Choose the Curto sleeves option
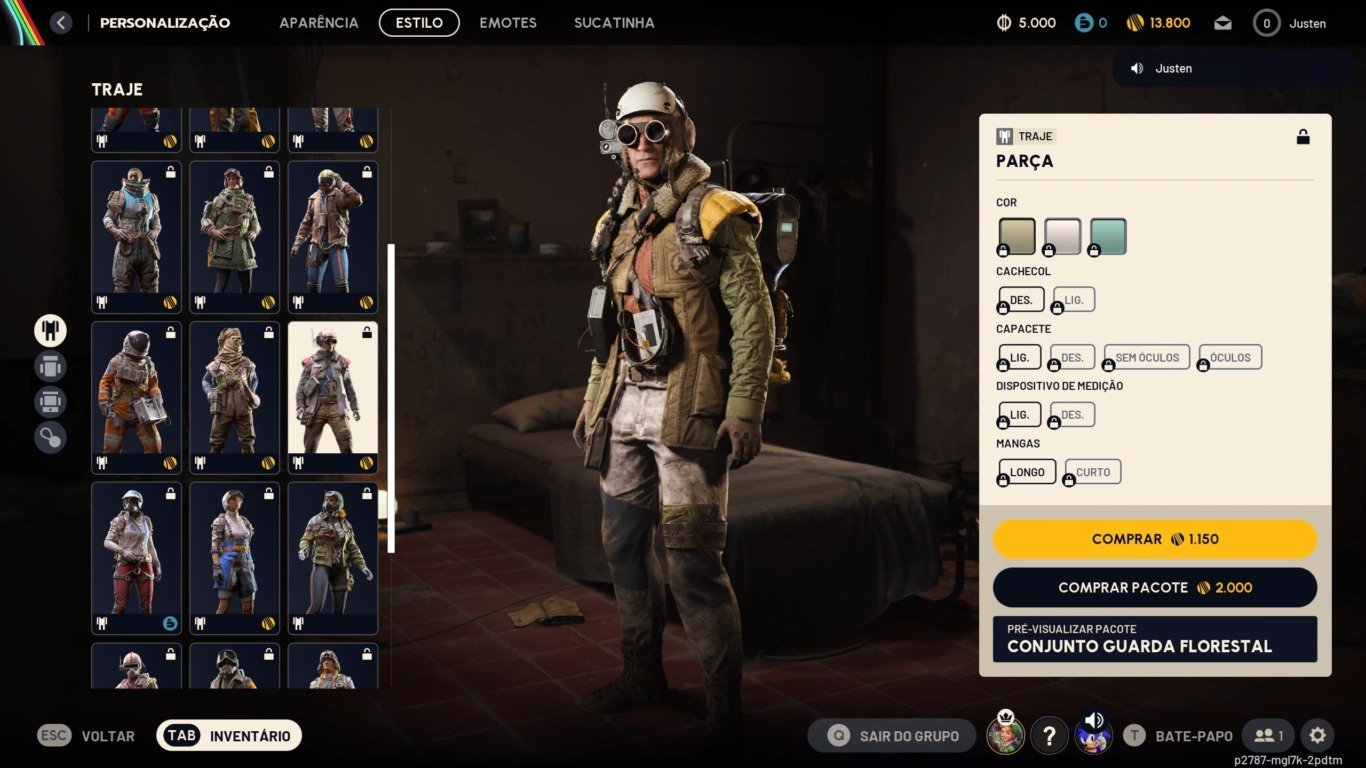Screen dimensions: 1366x768 [x=1093, y=472]
